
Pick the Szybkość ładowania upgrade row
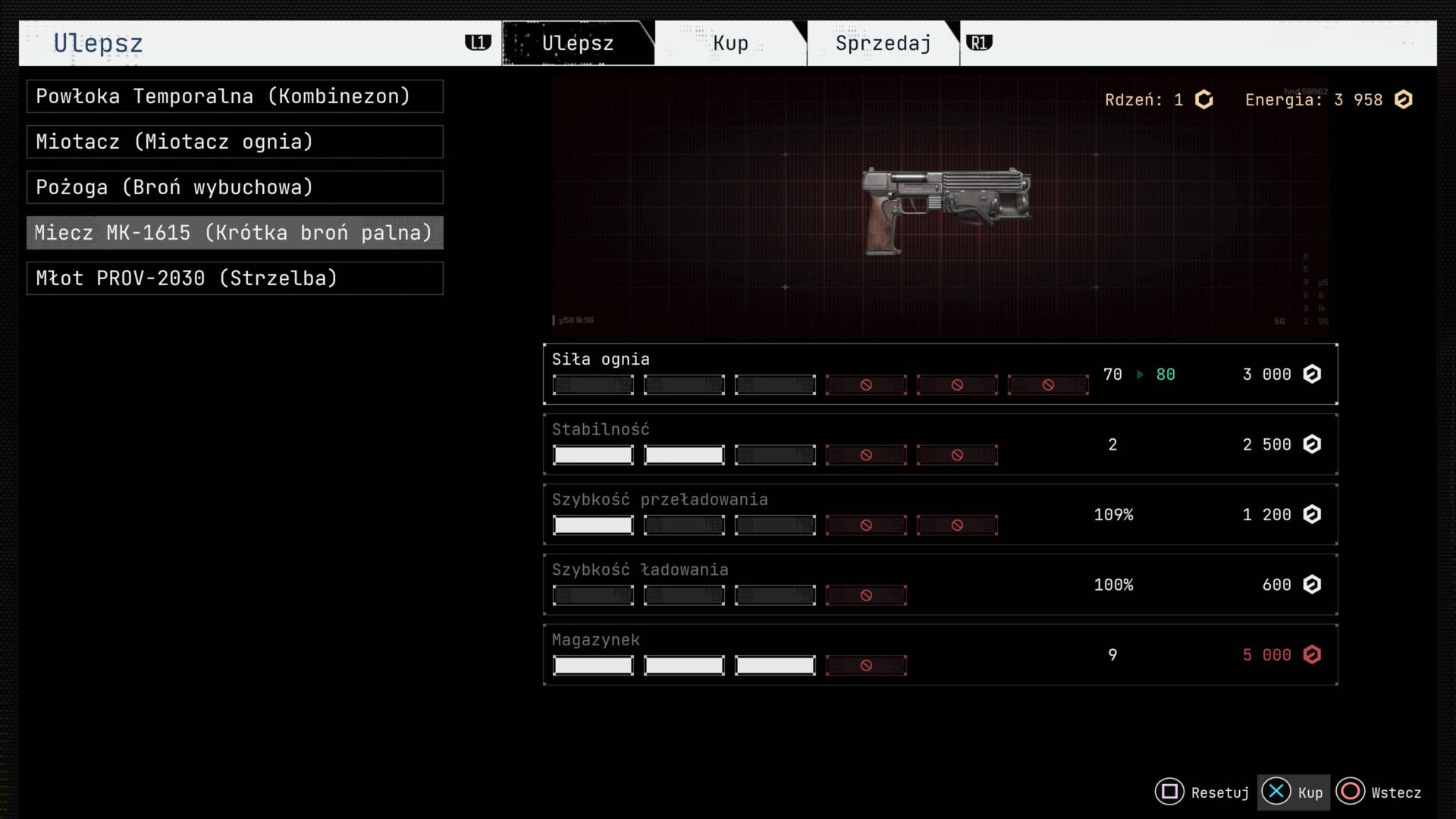click(940, 585)
